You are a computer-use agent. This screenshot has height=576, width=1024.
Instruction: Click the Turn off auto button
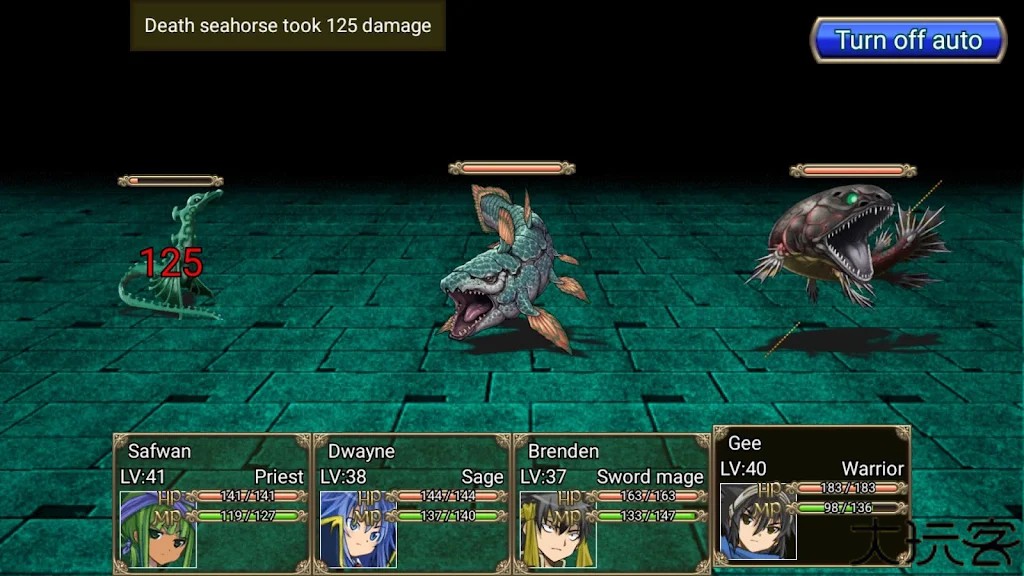[x=908, y=40]
